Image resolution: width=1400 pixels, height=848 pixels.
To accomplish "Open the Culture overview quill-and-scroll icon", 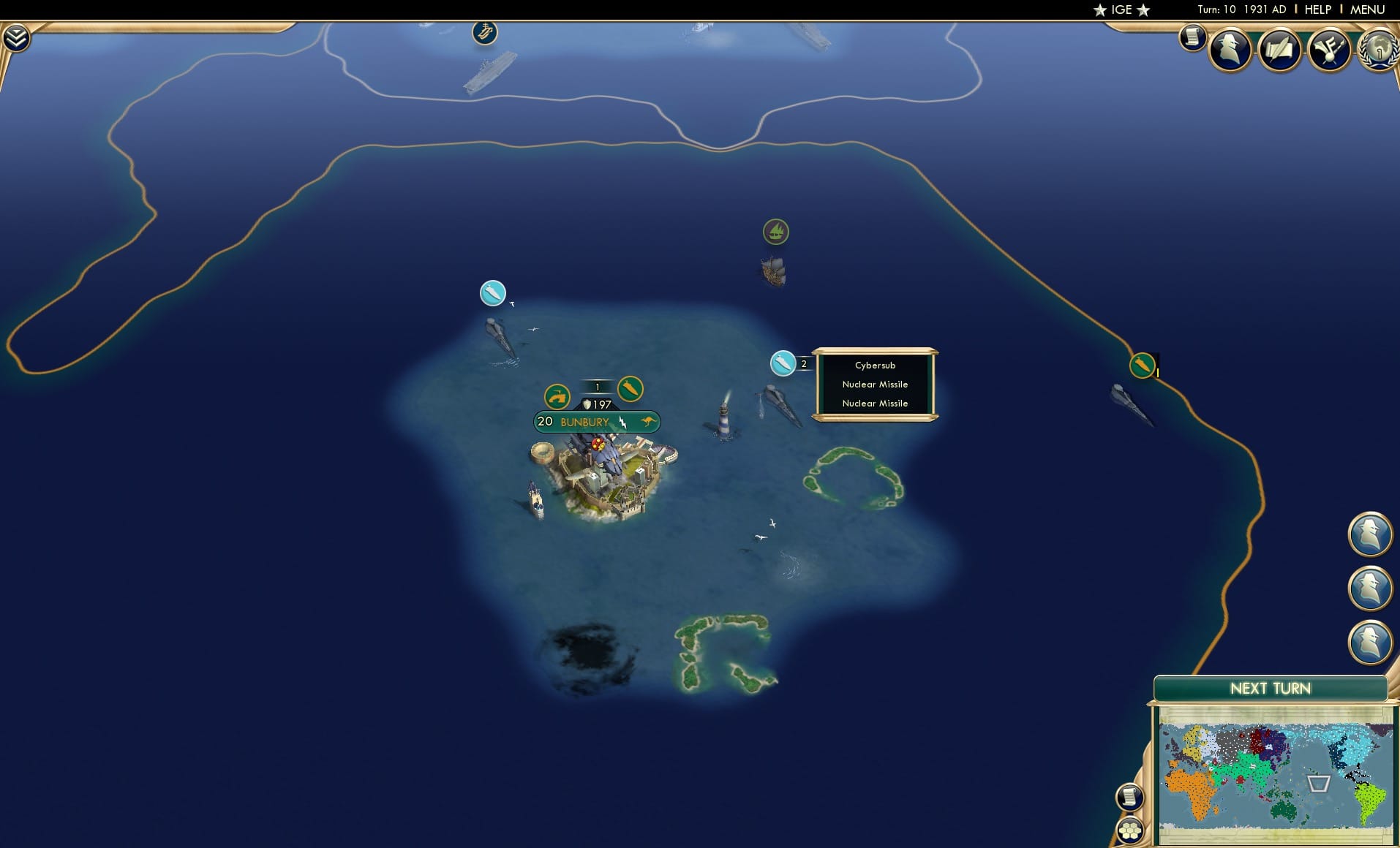I will 1279,49.
